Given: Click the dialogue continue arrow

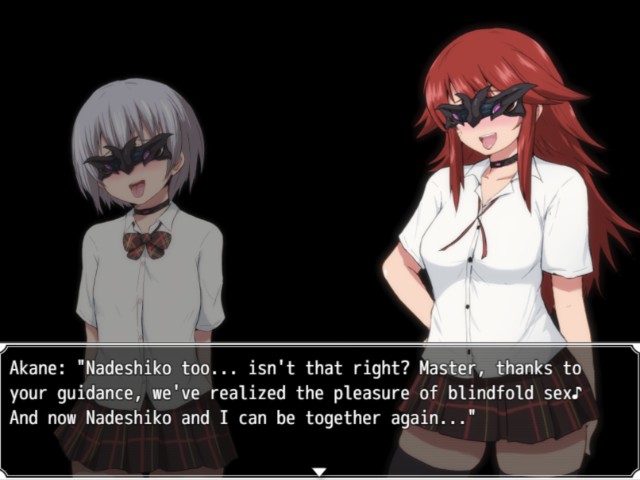Looking at the screenshot, I should pyautogui.click(x=320, y=470).
